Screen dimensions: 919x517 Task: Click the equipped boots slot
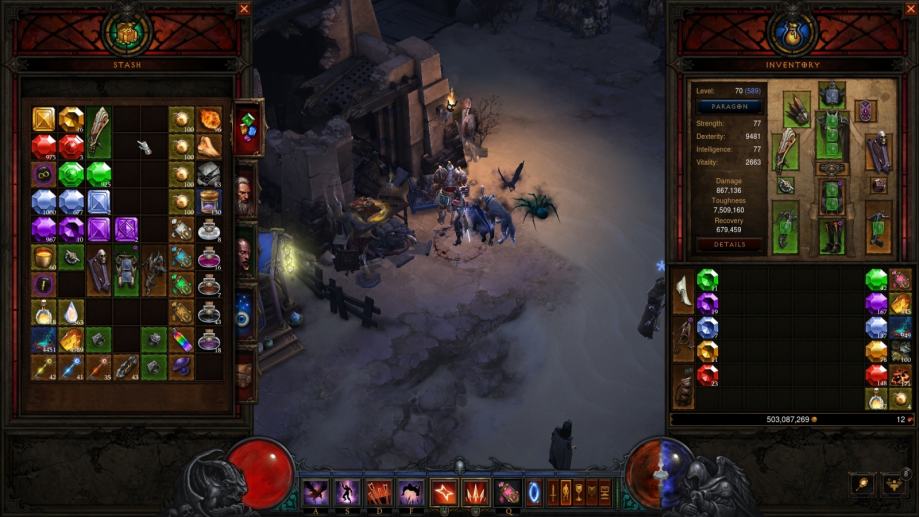[x=832, y=236]
